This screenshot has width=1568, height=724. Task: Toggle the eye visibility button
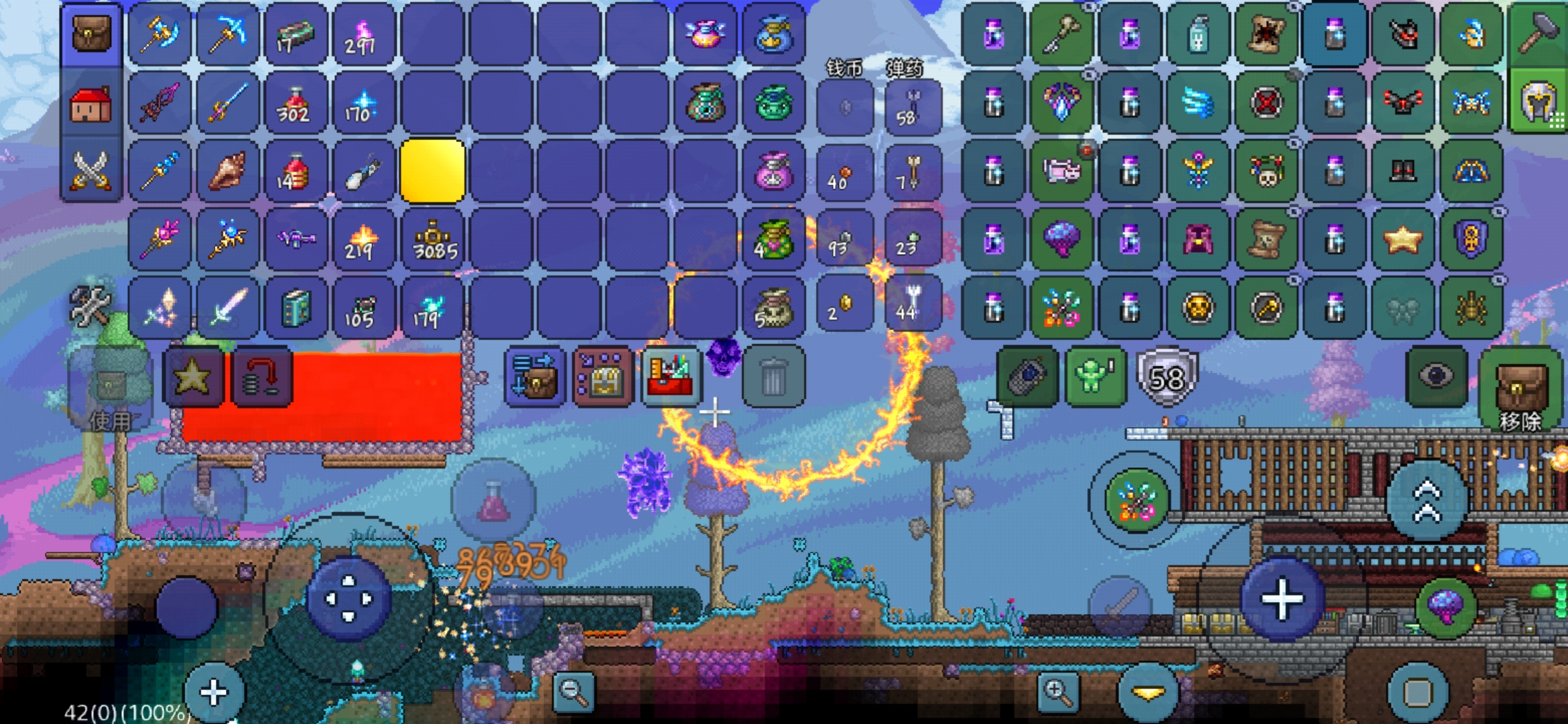tap(1435, 377)
